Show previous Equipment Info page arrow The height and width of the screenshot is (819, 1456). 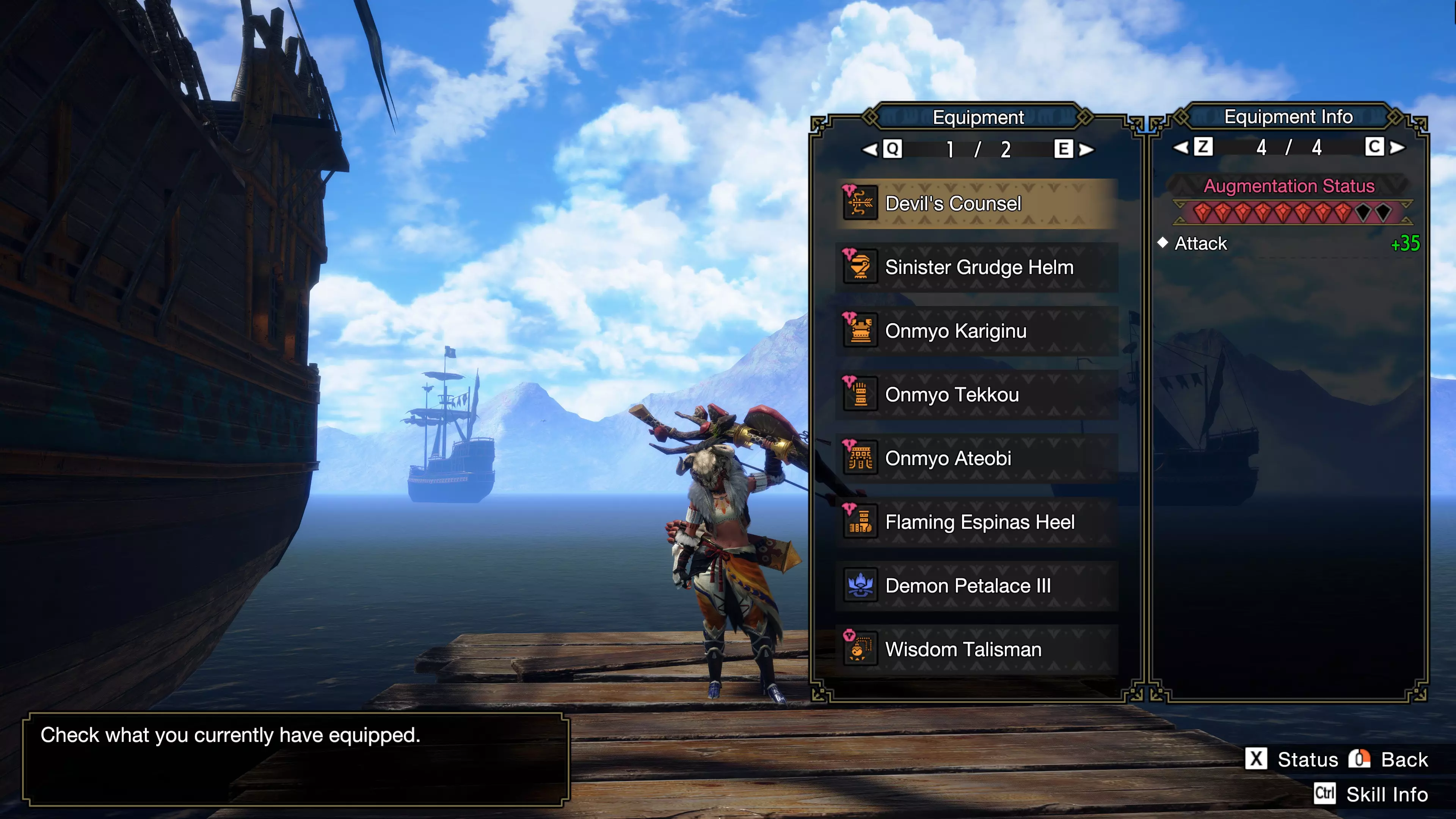click(1181, 148)
